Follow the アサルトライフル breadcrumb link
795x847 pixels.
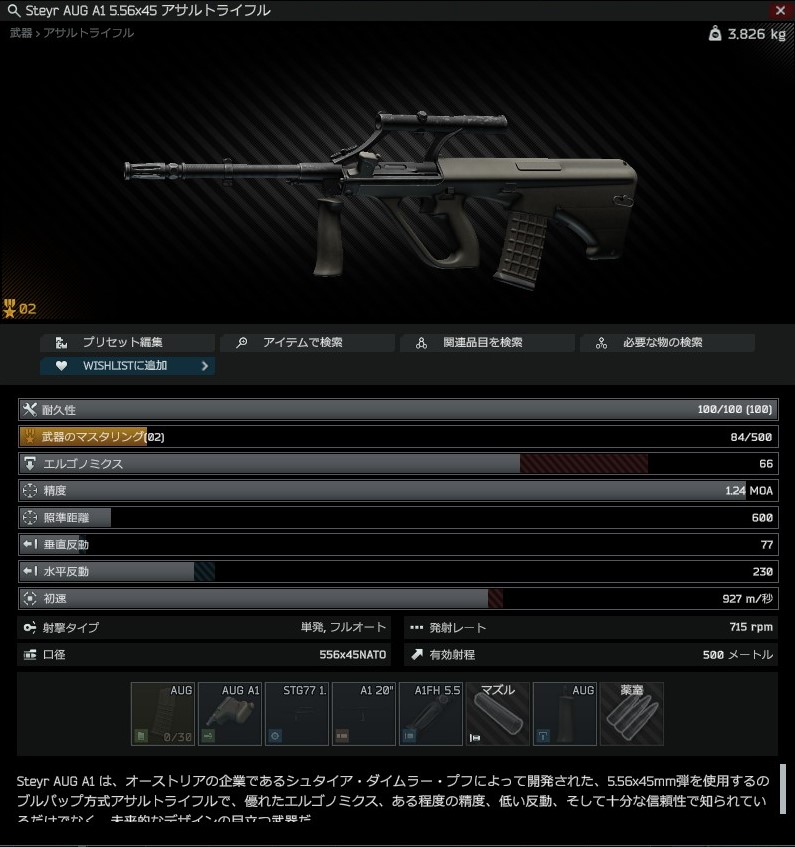click(x=88, y=33)
